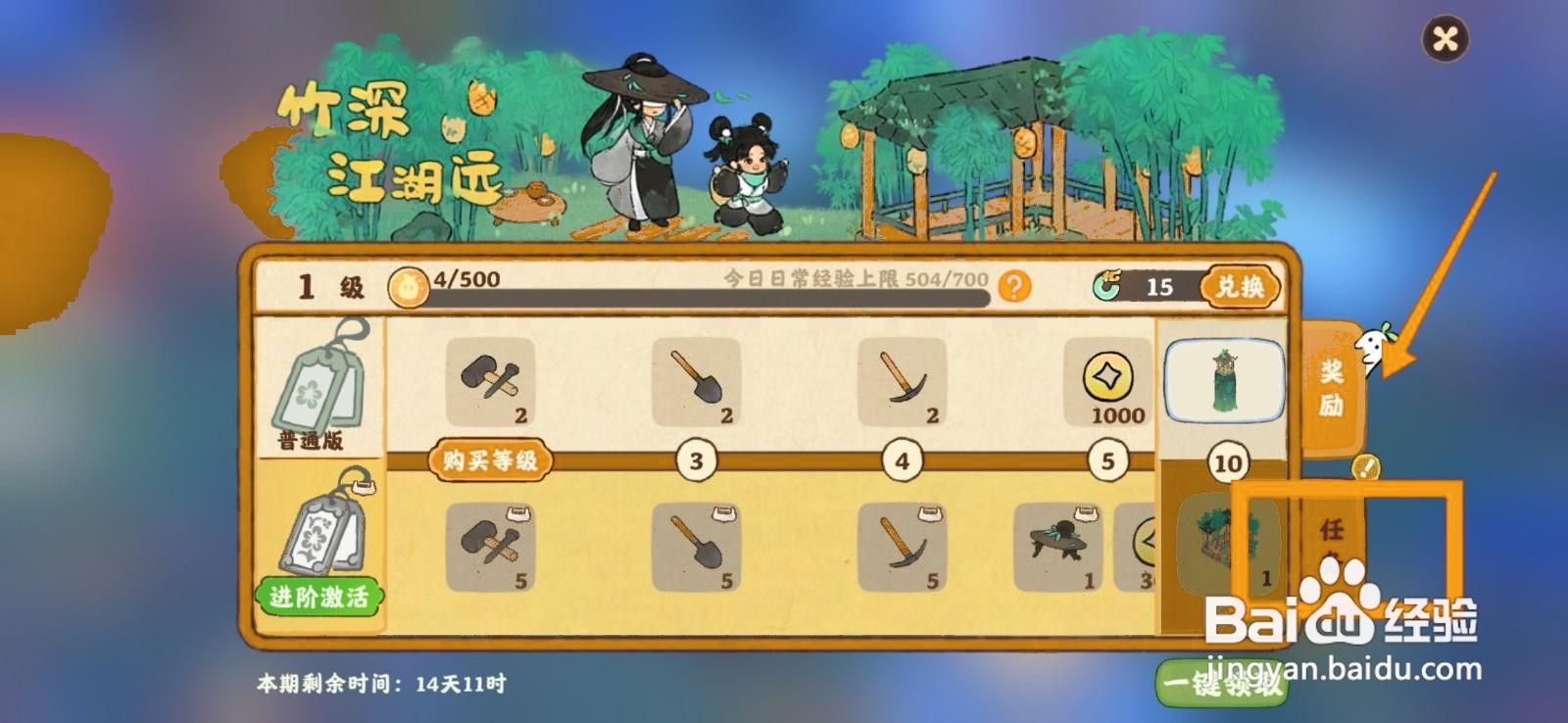The width and height of the screenshot is (1568, 723).
Task: Select the level 5 milestone circle
Action: tap(1106, 458)
